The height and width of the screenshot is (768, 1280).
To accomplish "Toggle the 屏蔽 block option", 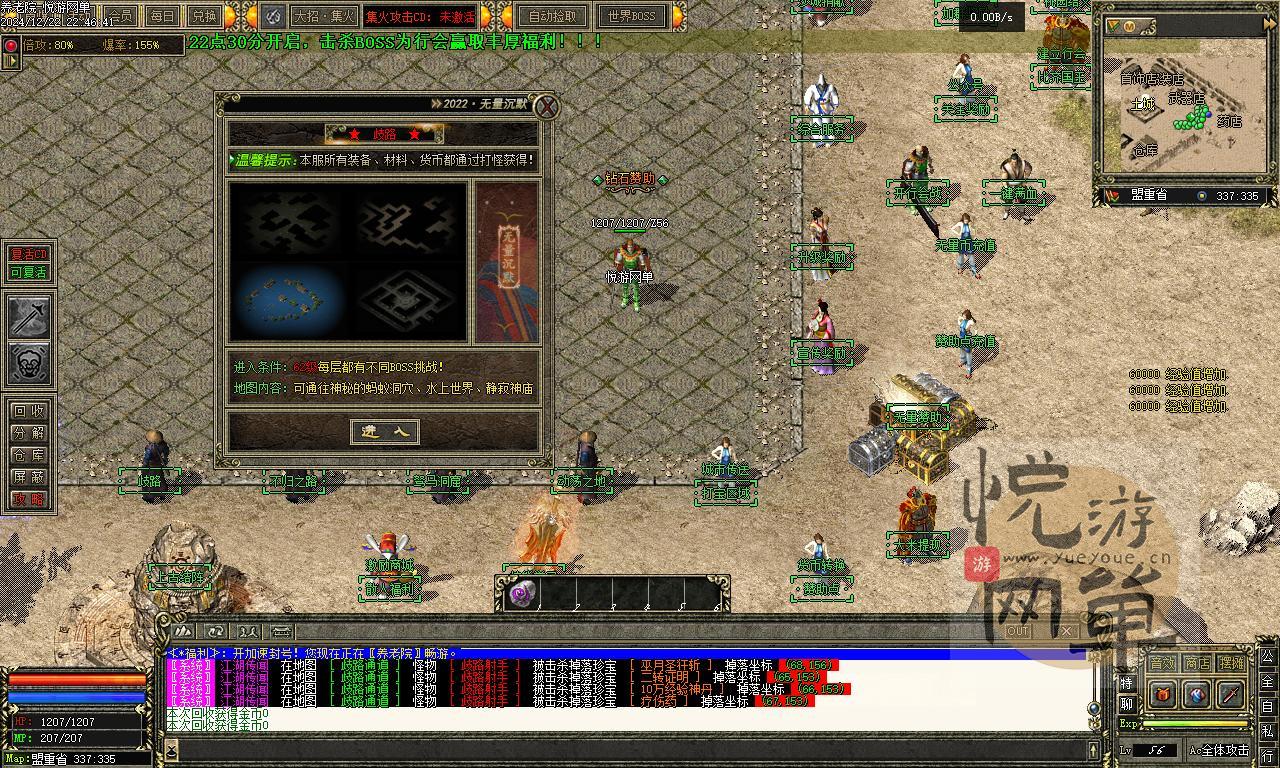I will [29, 477].
